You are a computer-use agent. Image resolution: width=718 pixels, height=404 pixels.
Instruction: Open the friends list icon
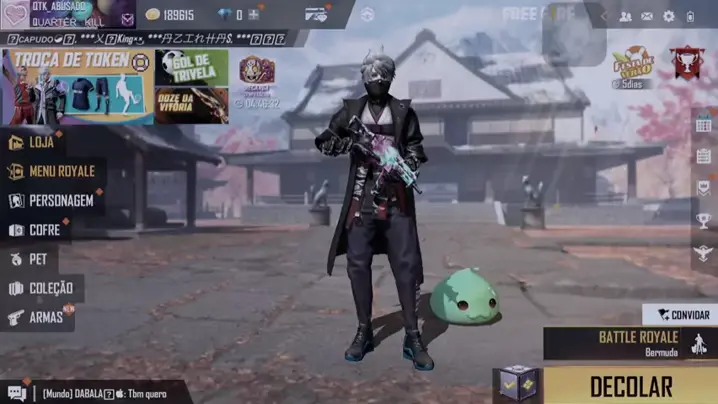click(x=625, y=16)
